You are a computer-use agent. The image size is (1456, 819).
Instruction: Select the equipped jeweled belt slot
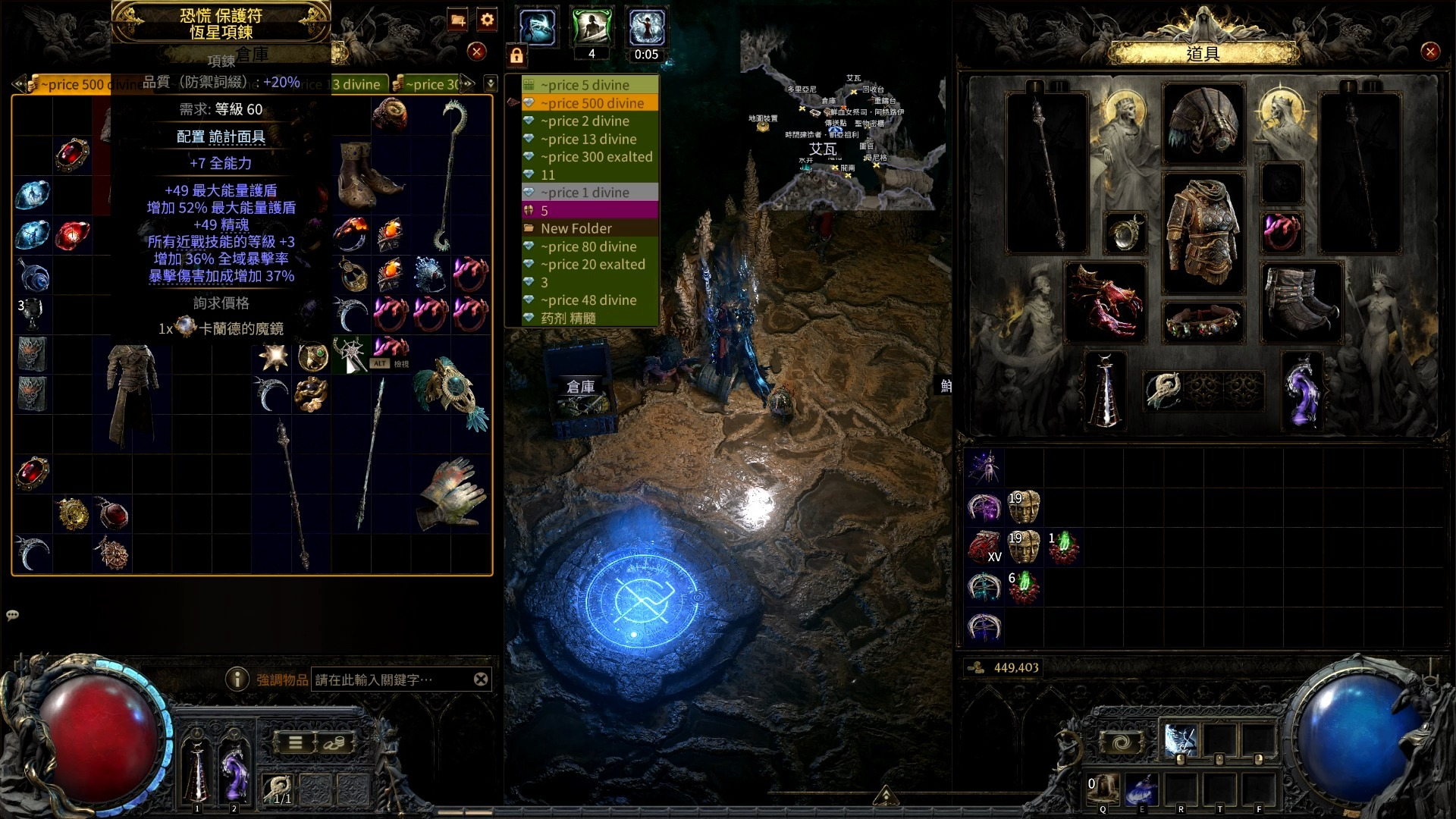(1203, 322)
